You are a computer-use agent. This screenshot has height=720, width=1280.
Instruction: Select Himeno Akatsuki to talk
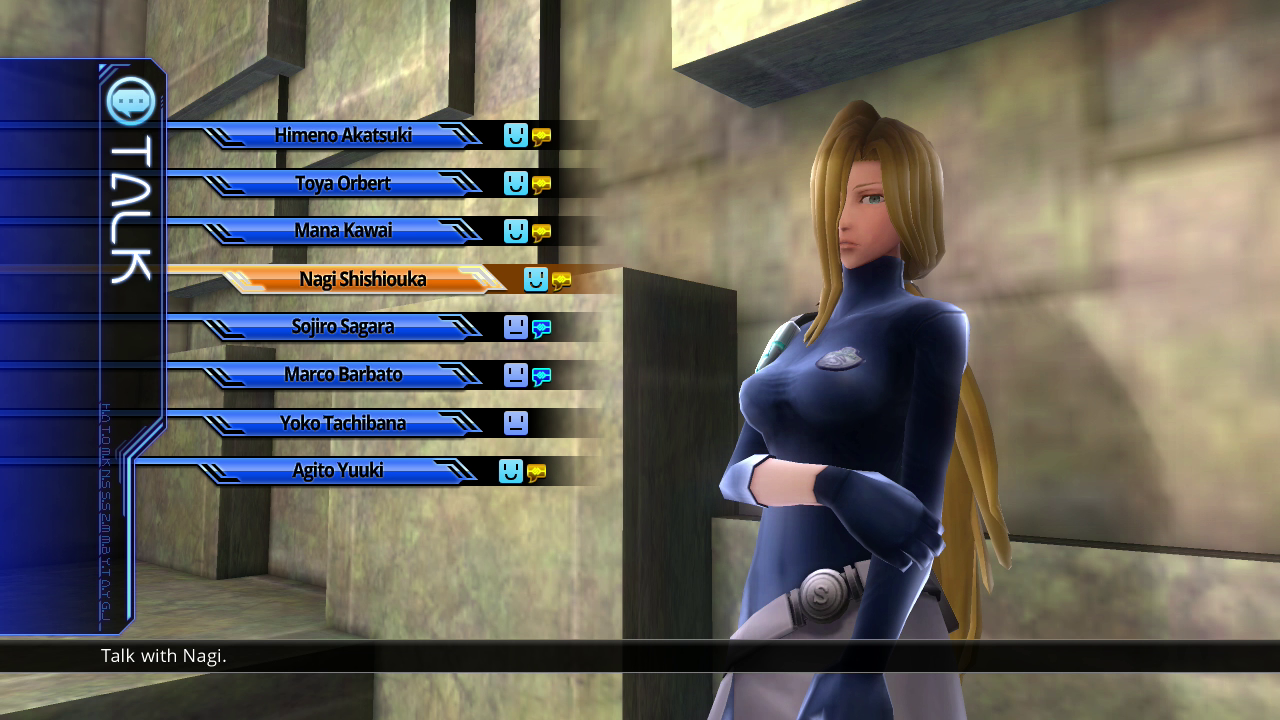pos(343,135)
